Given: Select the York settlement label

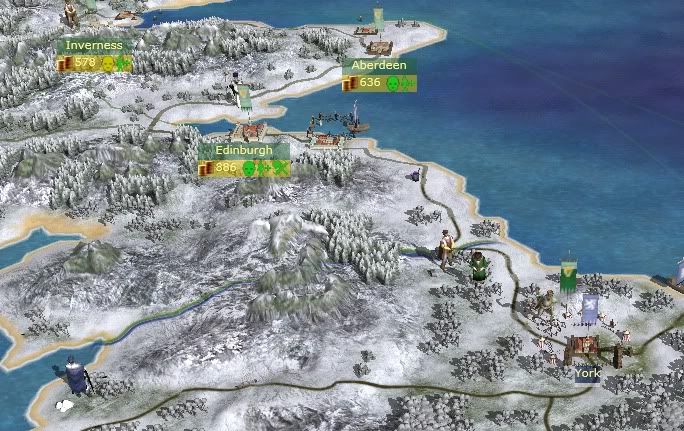Looking at the screenshot, I should (587, 374).
